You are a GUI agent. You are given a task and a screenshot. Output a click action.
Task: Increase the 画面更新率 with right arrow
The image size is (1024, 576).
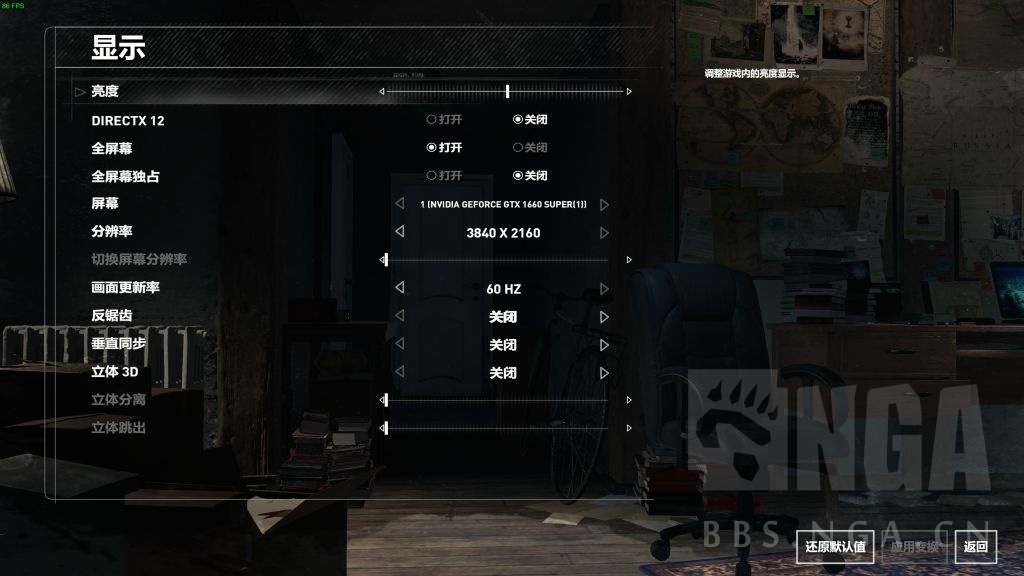604,288
